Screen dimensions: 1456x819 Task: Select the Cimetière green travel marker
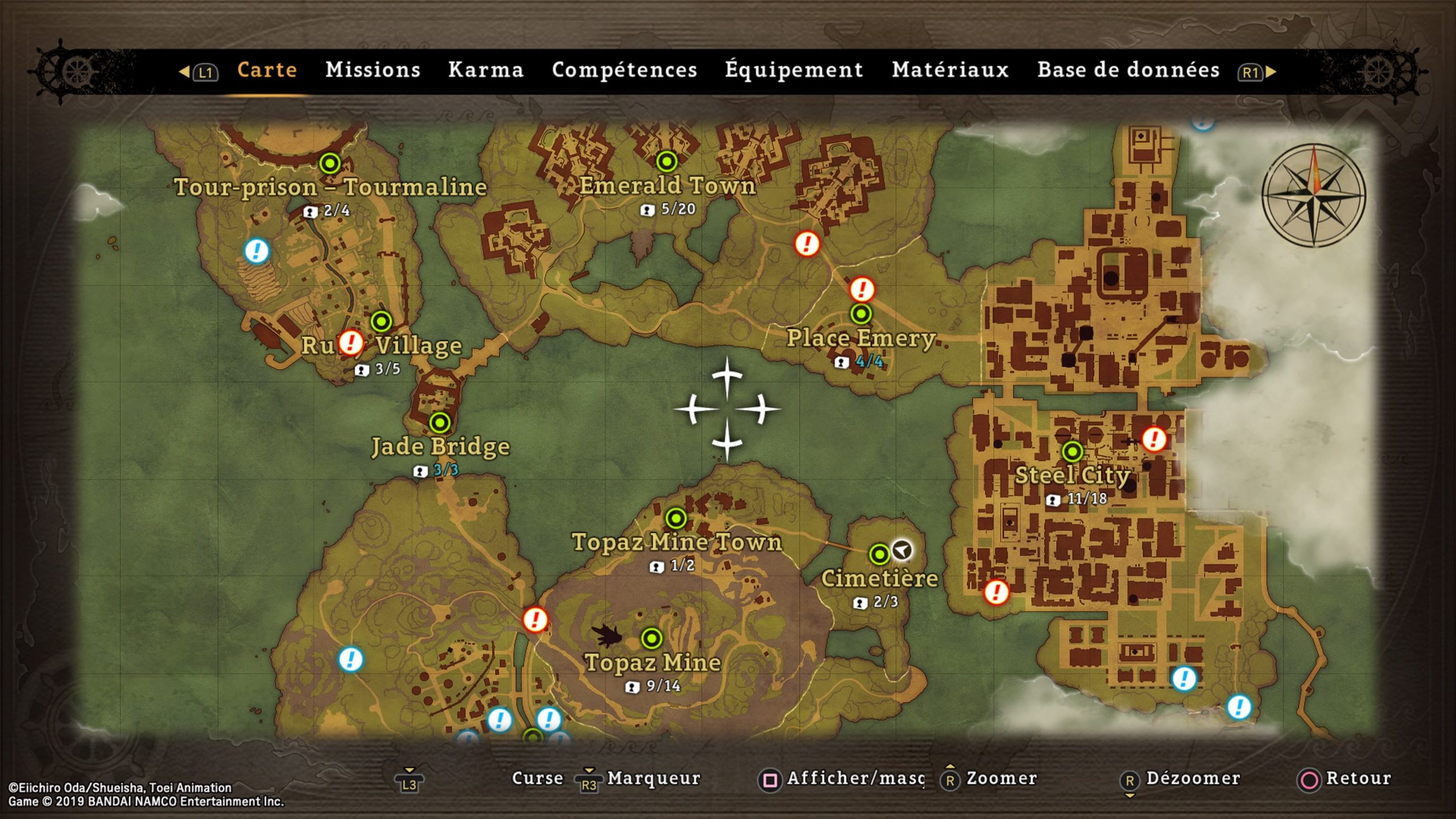click(x=879, y=554)
